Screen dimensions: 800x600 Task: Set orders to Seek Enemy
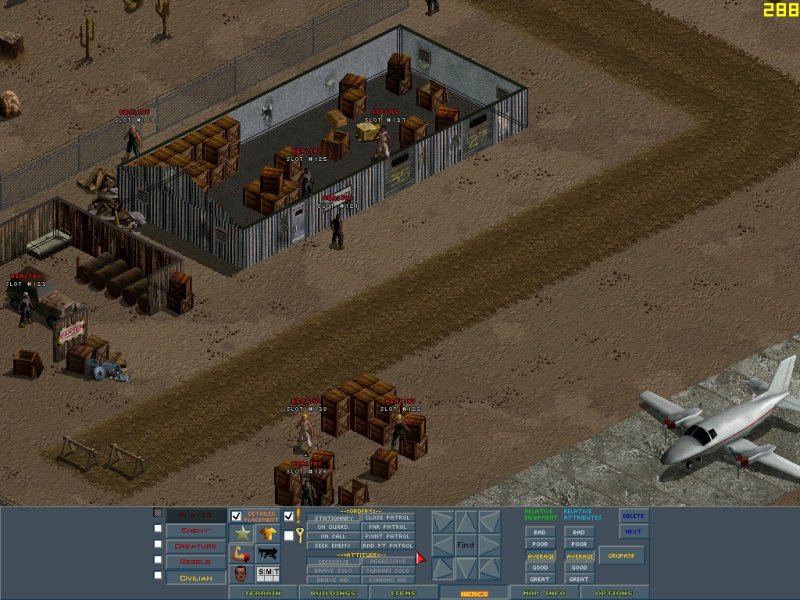tap(332, 545)
